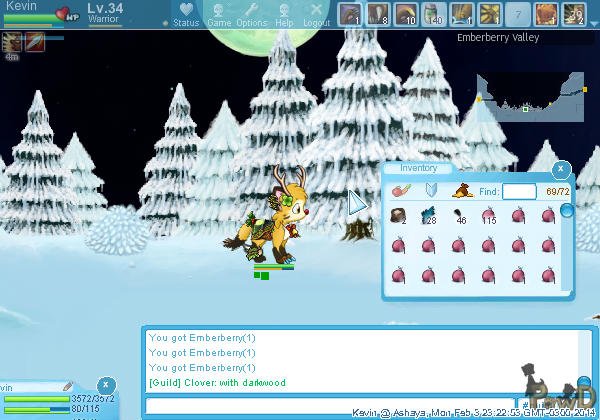Open the Help menu
This screenshot has width=600, height=420.
click(x=284, y=14)
